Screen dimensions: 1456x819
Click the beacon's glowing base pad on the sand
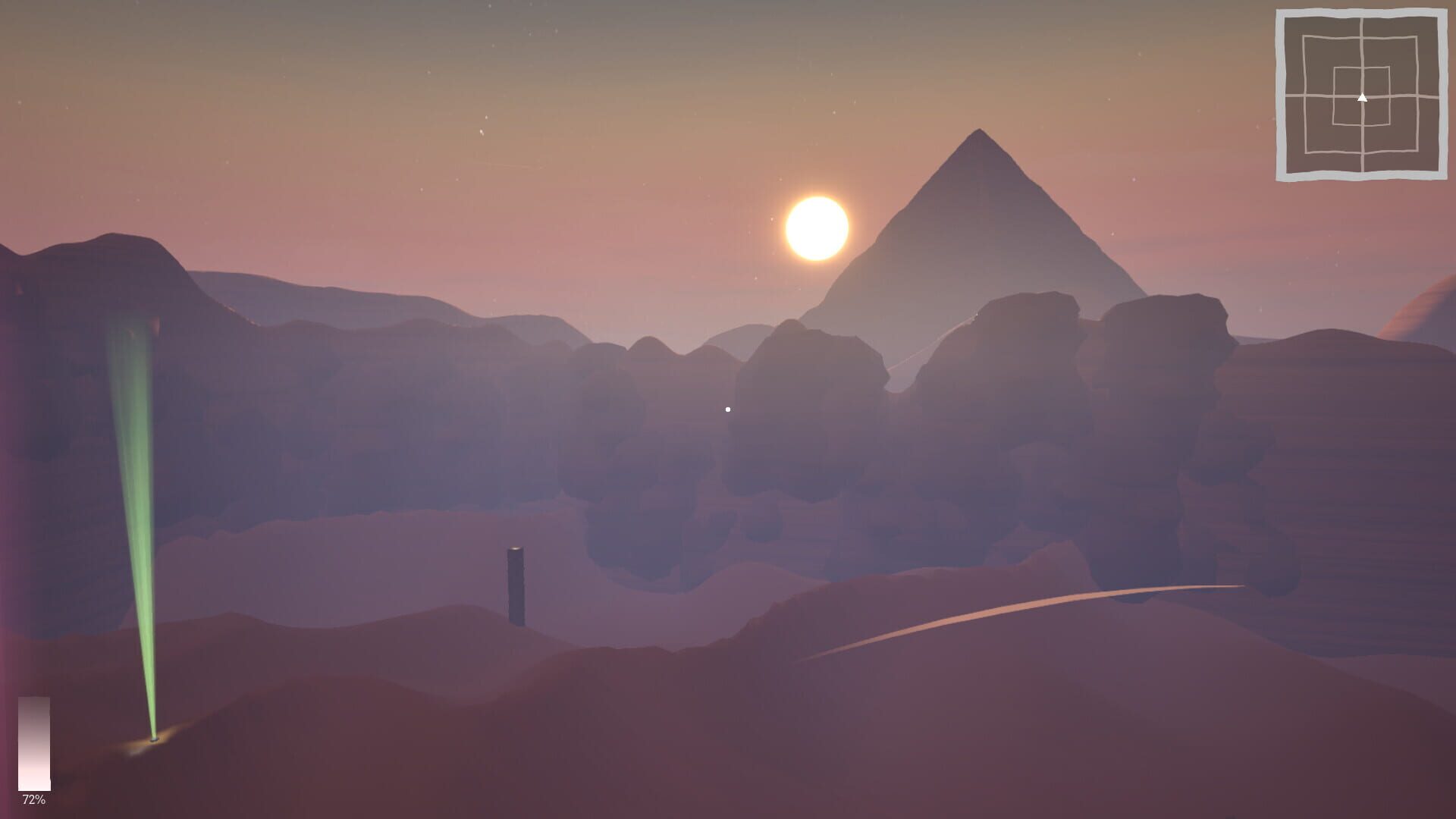coord(154,740)
